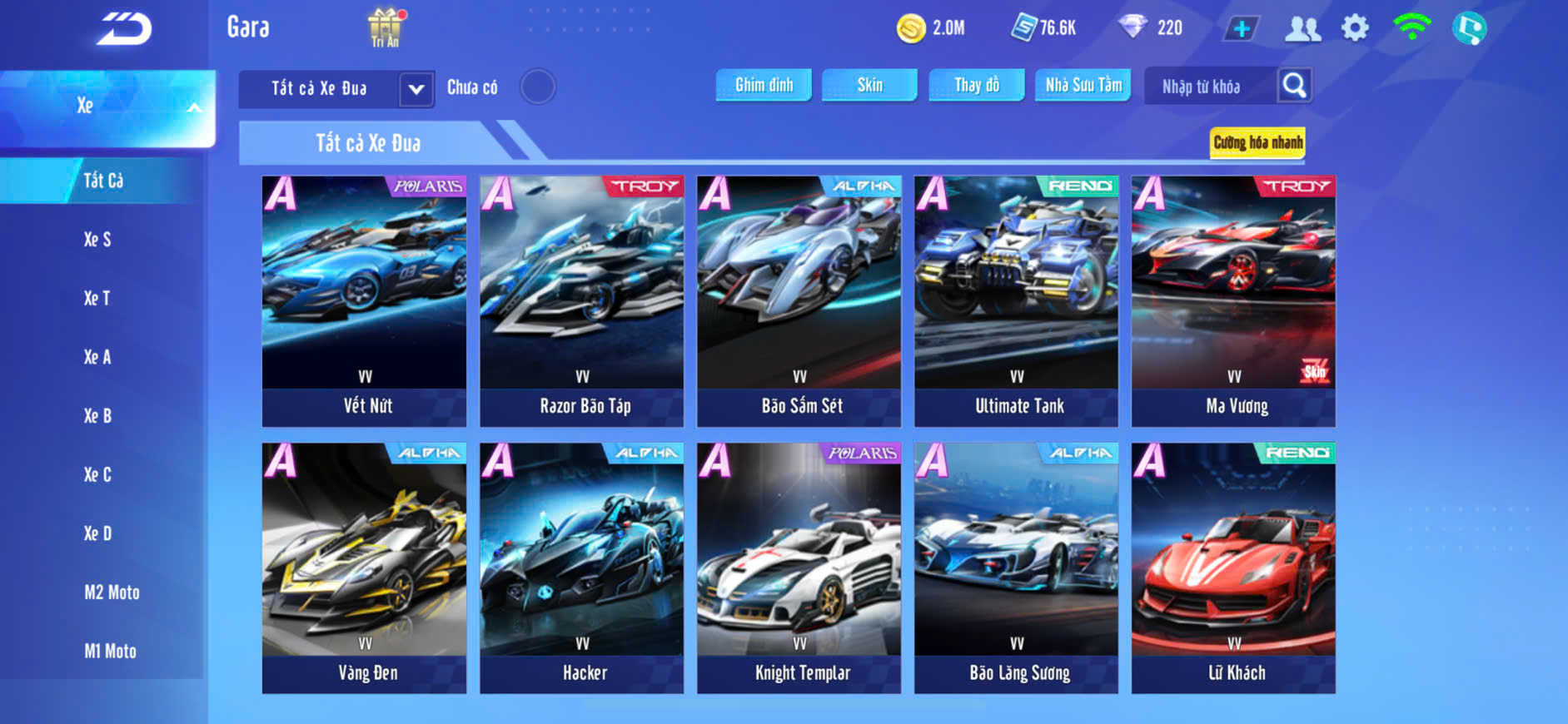The image size is (1568, 724).
Task: Select the Xe S category
Action: tap(97, 240)
